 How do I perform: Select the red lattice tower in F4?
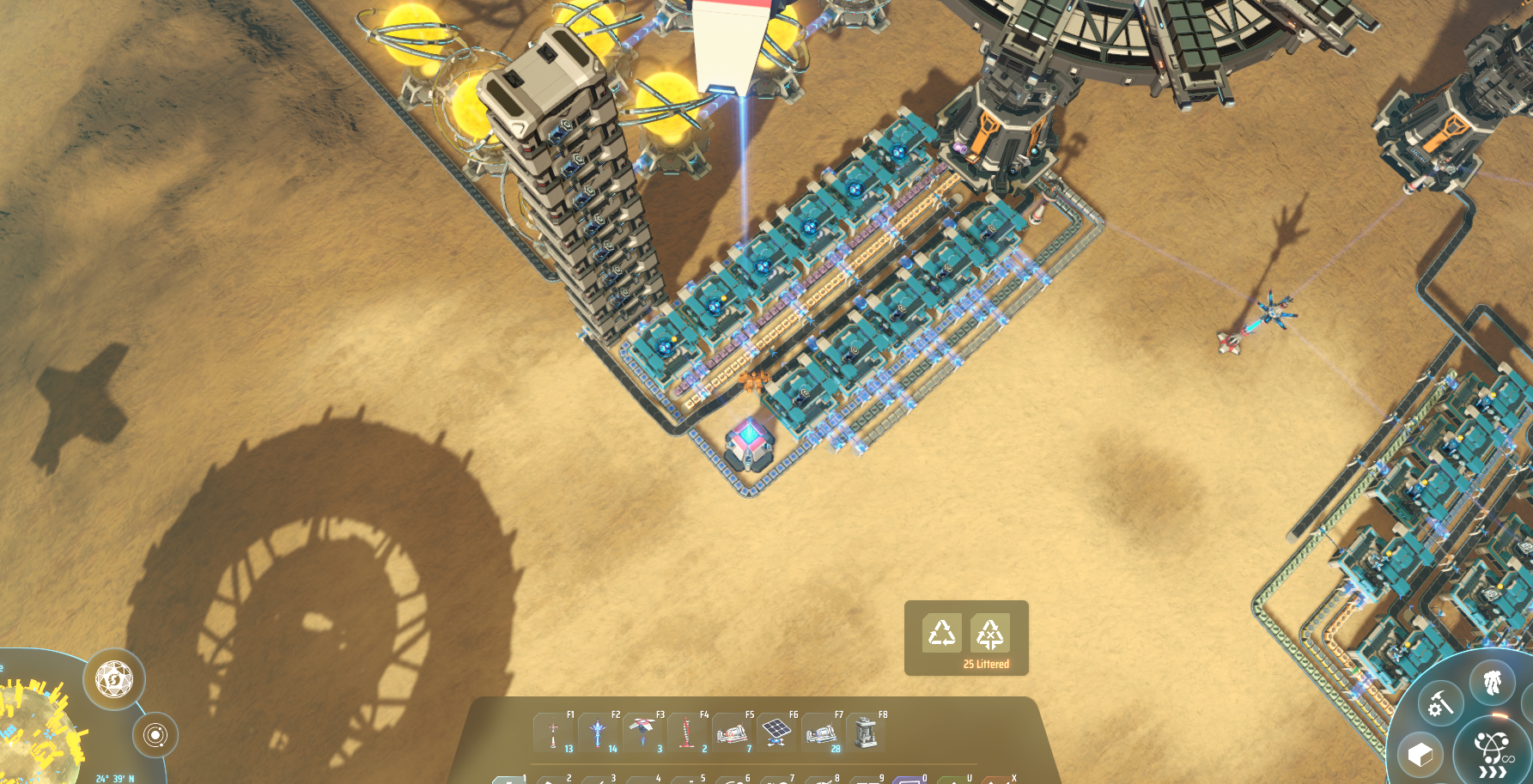pos(688,733)
